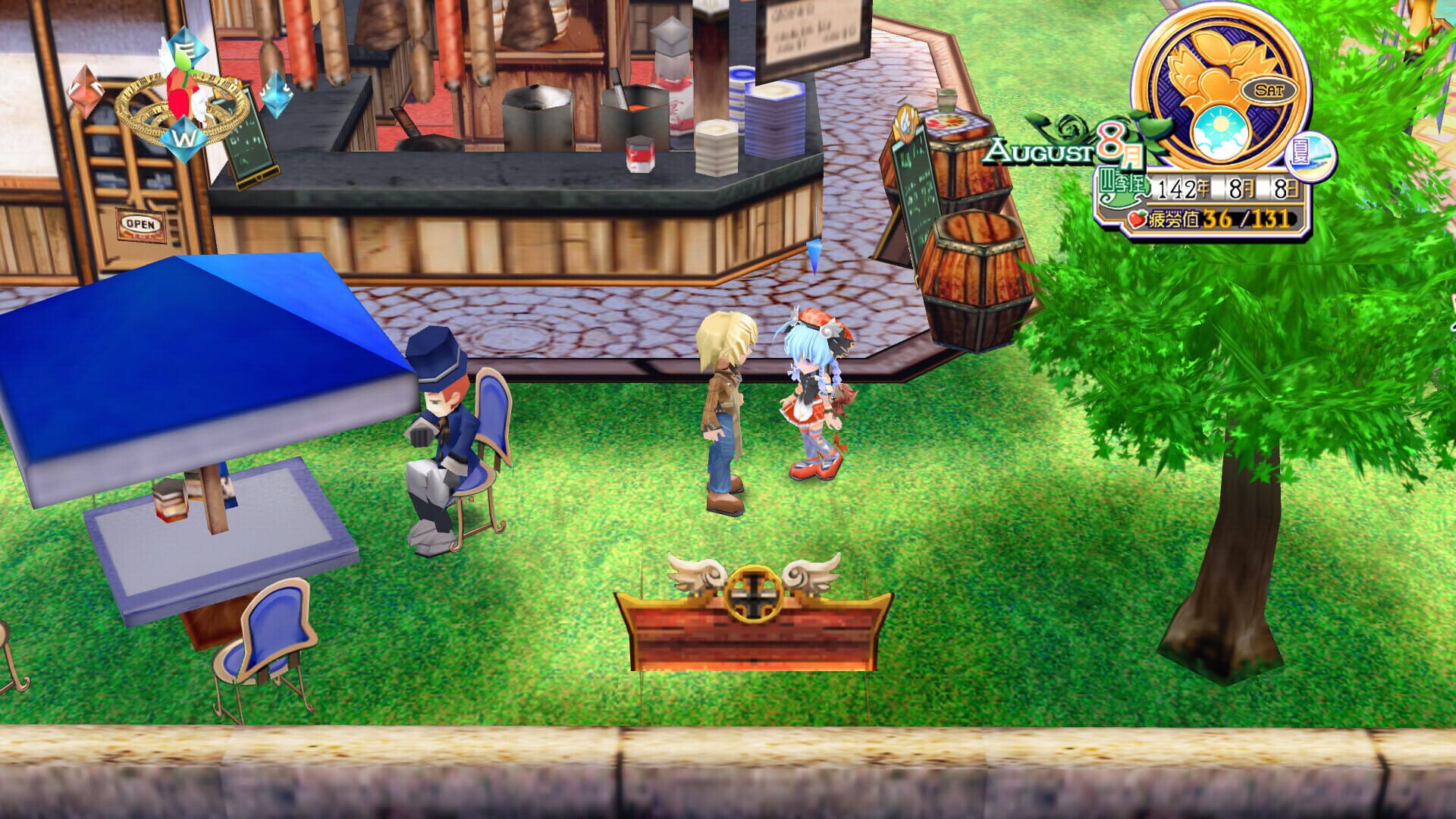
Task: Select the W direction gem on the compass ring
Action: point(184,140)
